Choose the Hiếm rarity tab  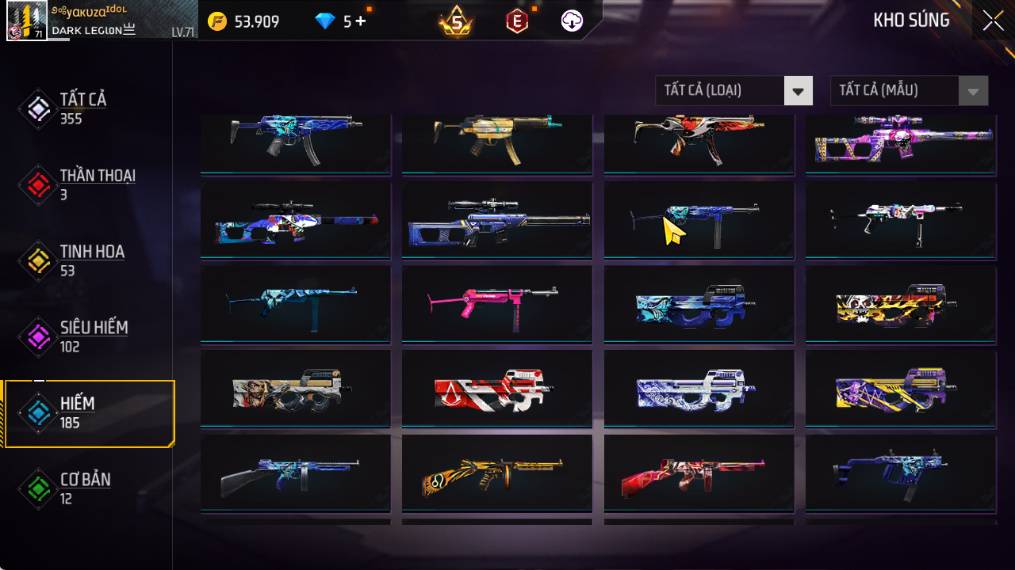[x=75, y=412]
